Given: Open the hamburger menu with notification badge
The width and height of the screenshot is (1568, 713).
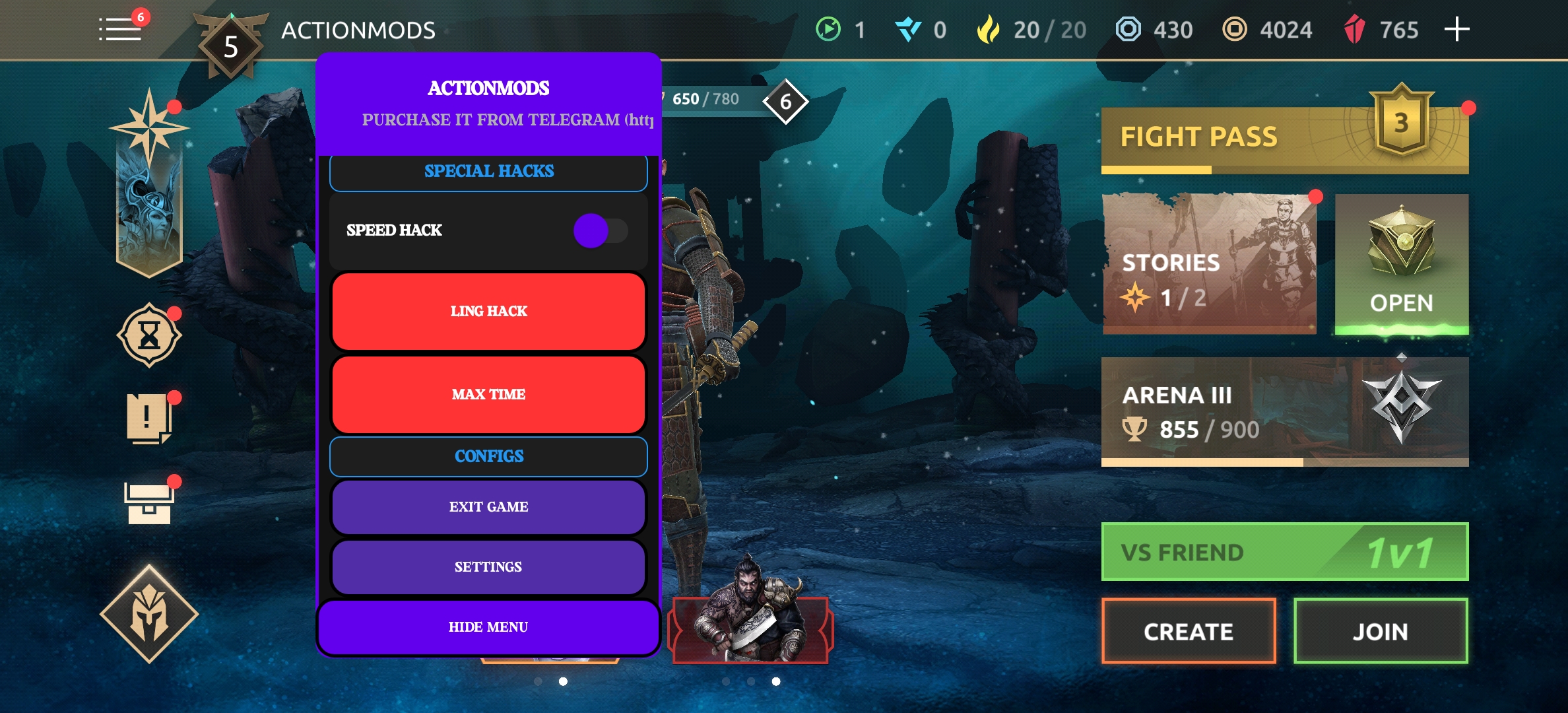Looking at the screenshot, I should [x=121, y=29].
